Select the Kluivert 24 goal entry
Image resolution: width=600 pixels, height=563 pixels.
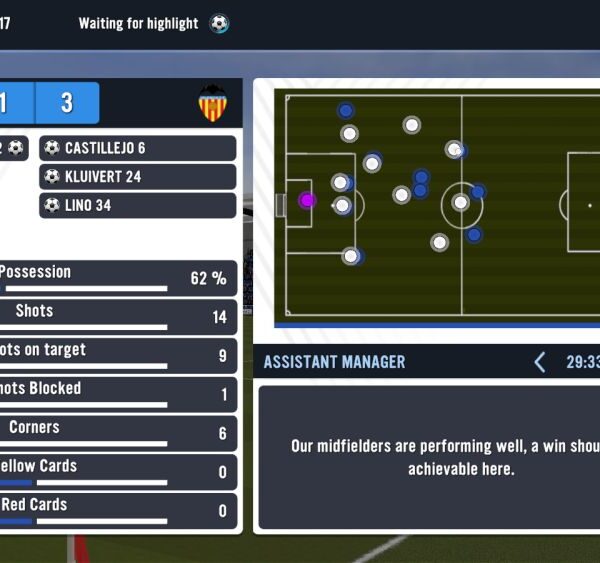click(x=138, y=177)
